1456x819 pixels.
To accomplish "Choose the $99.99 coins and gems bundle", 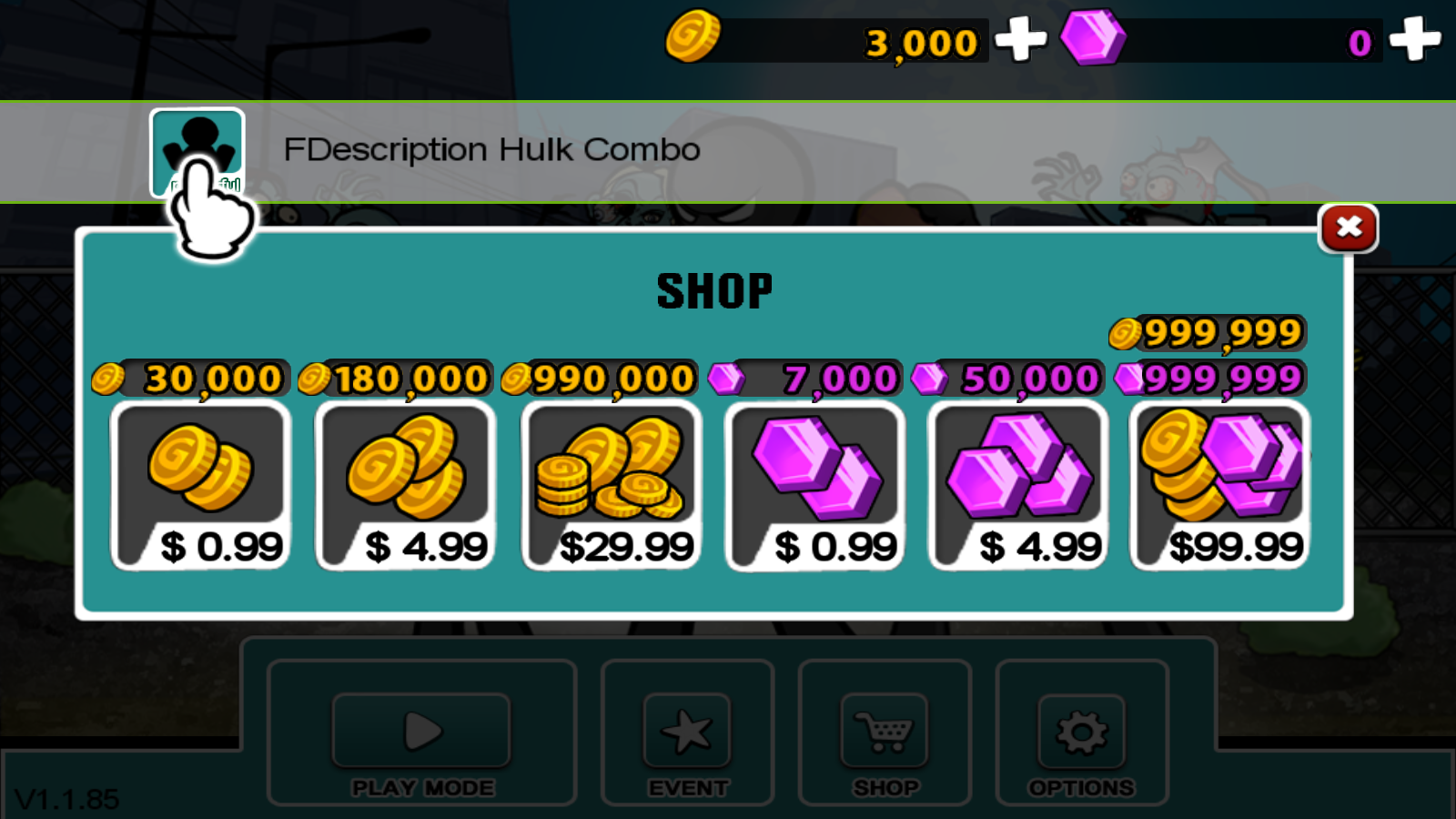I will tap(1220, 486).
